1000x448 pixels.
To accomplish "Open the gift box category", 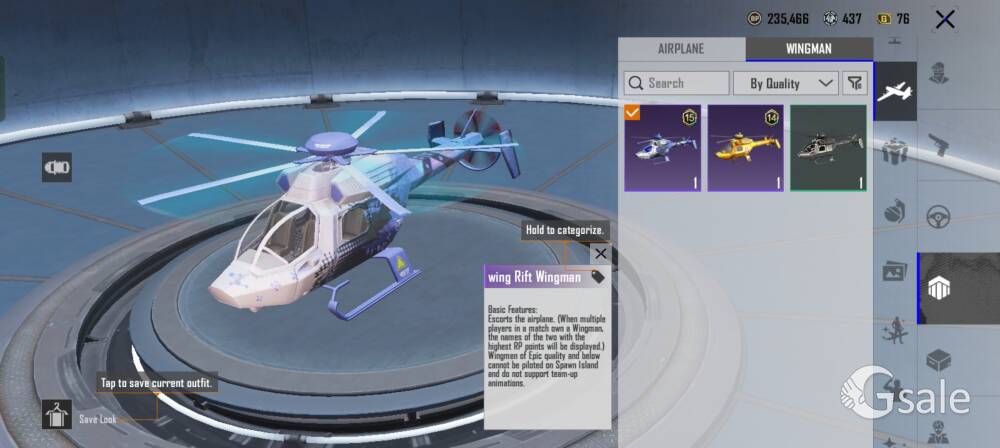I will coord(895,152).
